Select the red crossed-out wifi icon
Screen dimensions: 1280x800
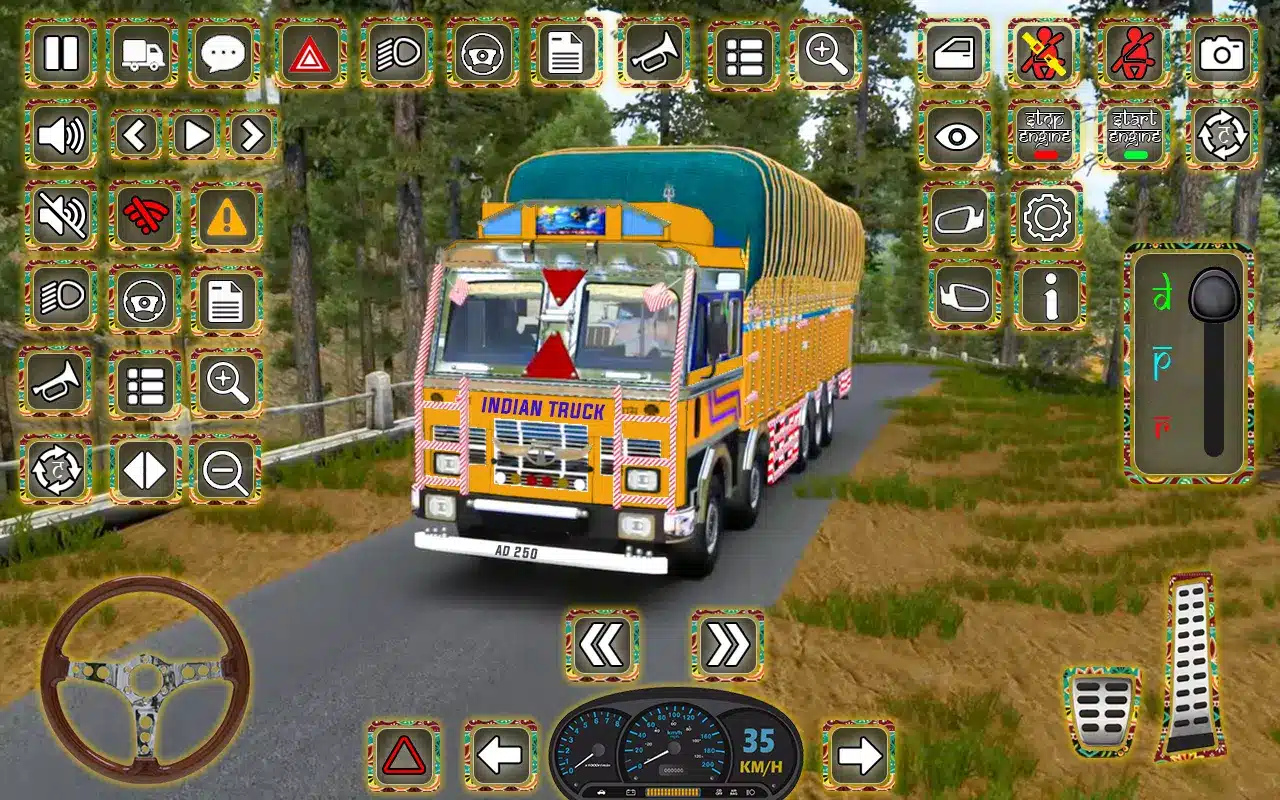point(144,215)
